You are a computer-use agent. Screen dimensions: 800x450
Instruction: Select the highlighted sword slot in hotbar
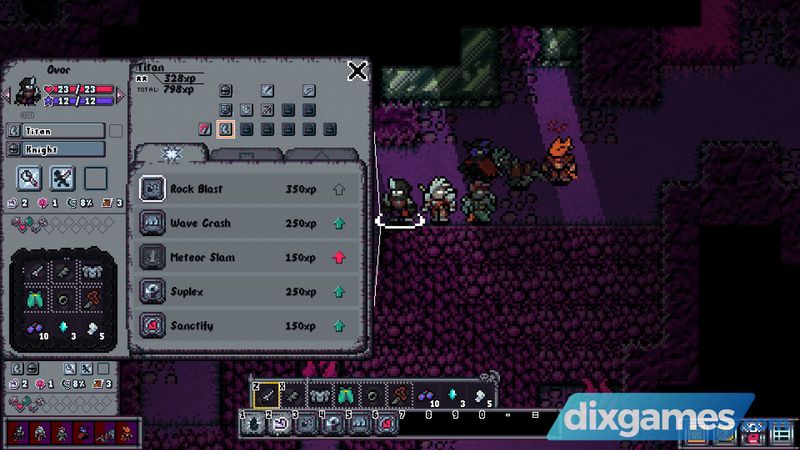click(x=266, y=396)
